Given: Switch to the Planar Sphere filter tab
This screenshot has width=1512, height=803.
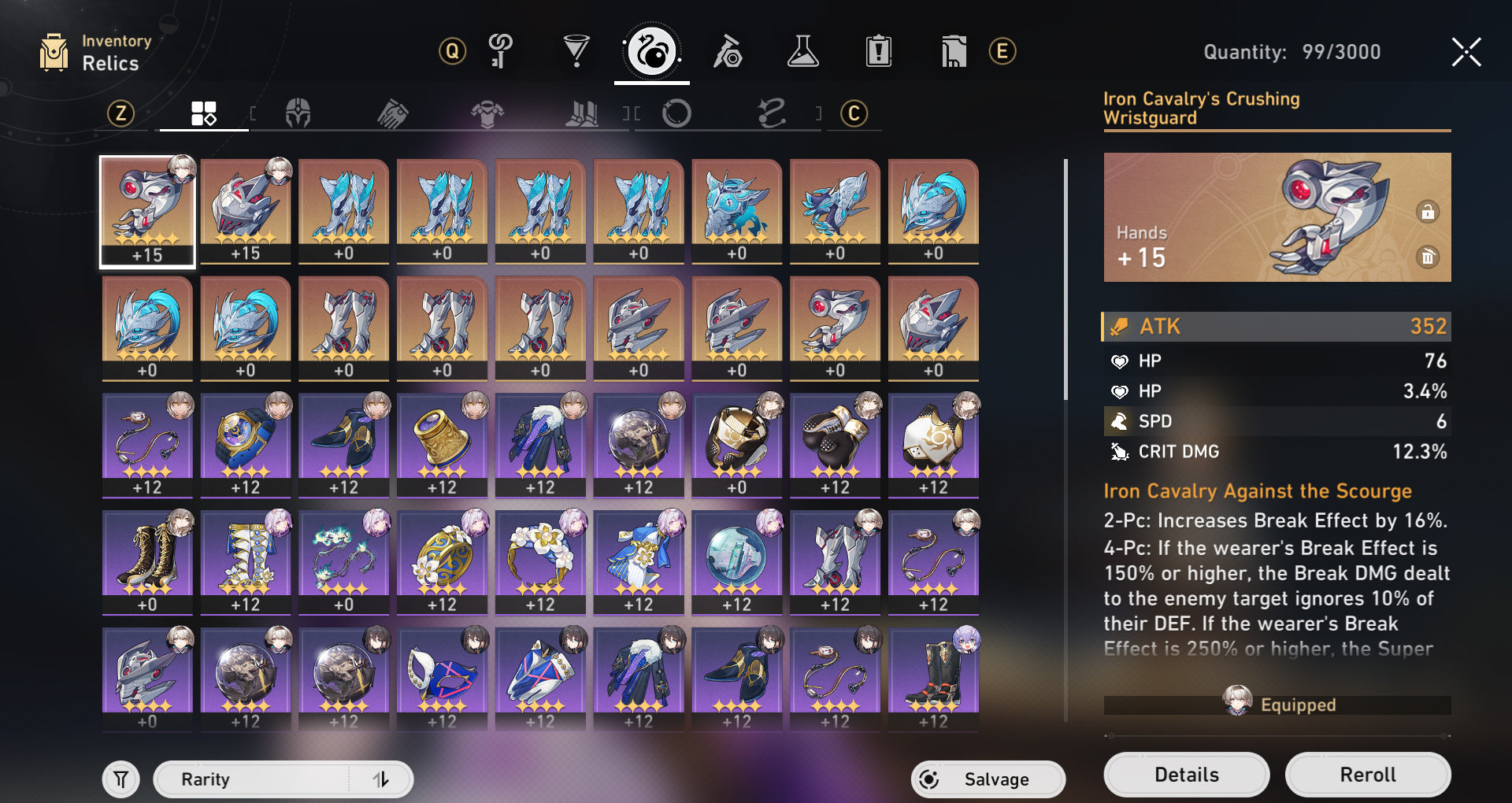Looking at the screenshot, I should [x=676, y=114].
